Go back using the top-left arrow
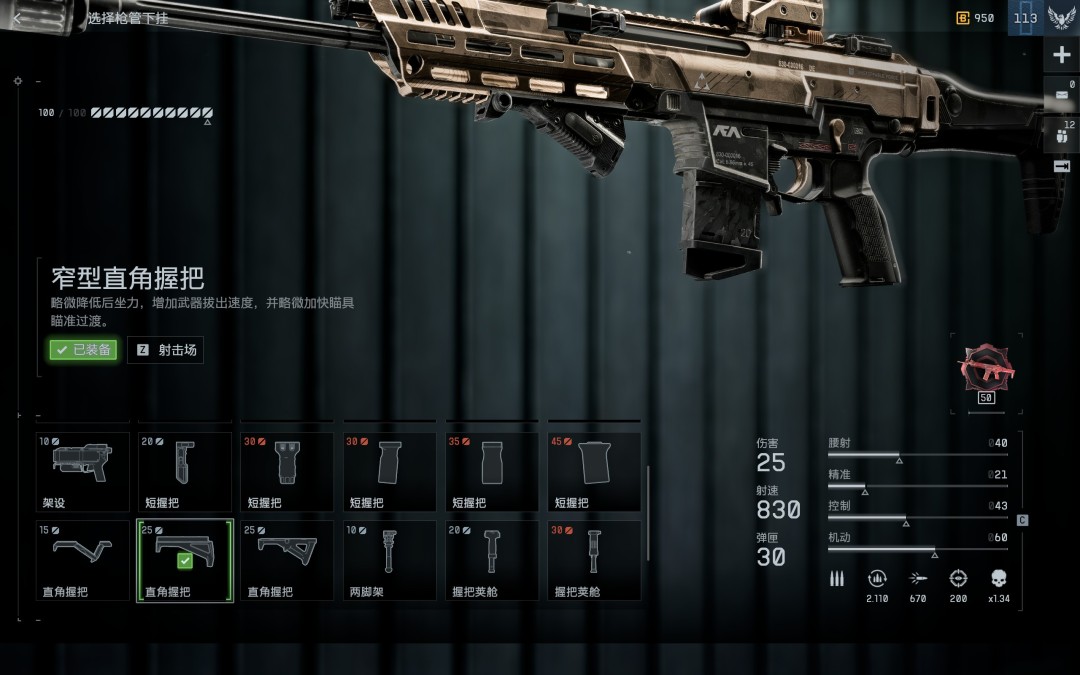Image resolution: width=1080 pixels, height=675 pixels. point(18,18)
